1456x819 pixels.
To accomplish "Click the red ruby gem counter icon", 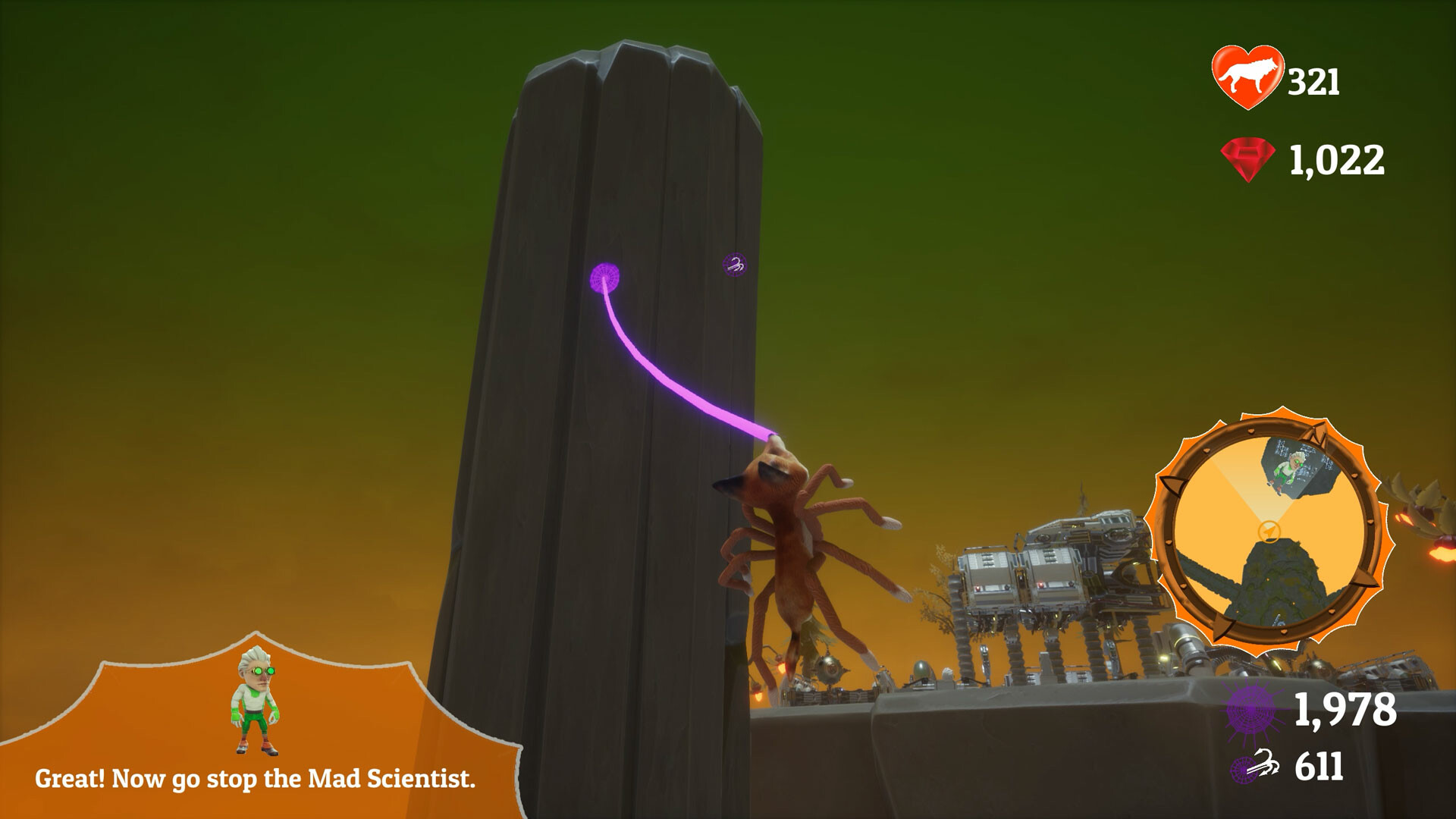I will [1248, 157].
